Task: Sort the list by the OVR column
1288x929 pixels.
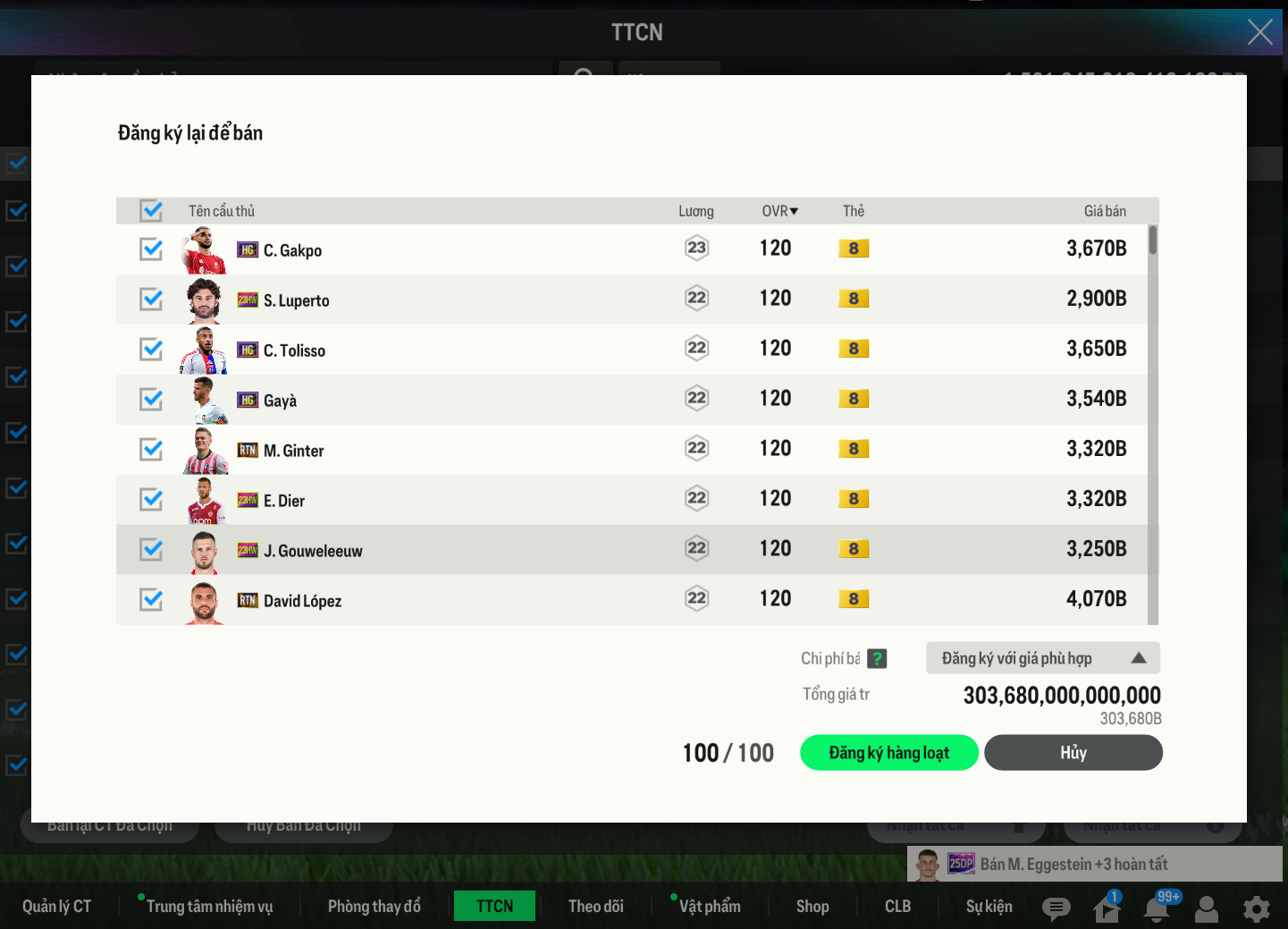Action: pyautogui.click(x=779, y=211)
